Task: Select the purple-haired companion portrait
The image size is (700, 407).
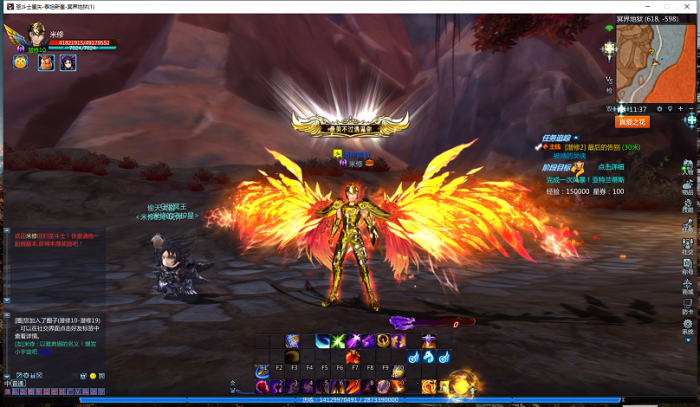Action: [68, 63]
